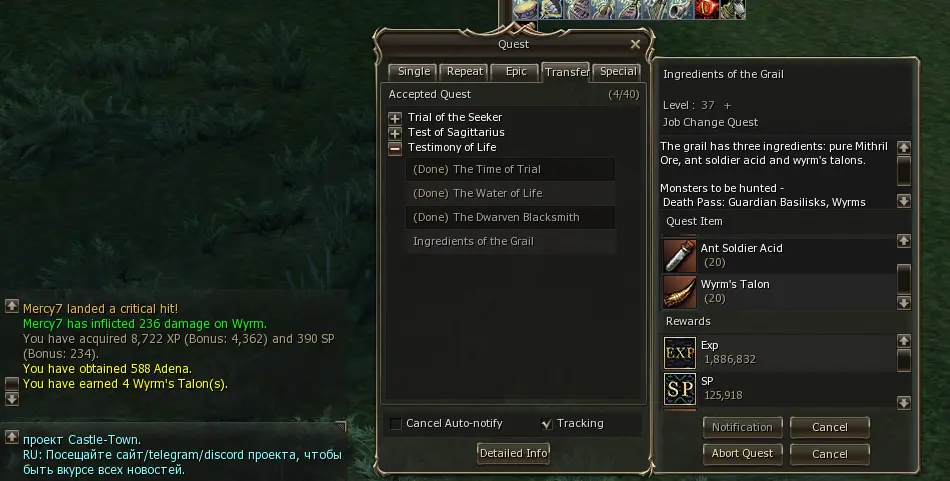Collapse Testimony of Life quest

point(395,148)
